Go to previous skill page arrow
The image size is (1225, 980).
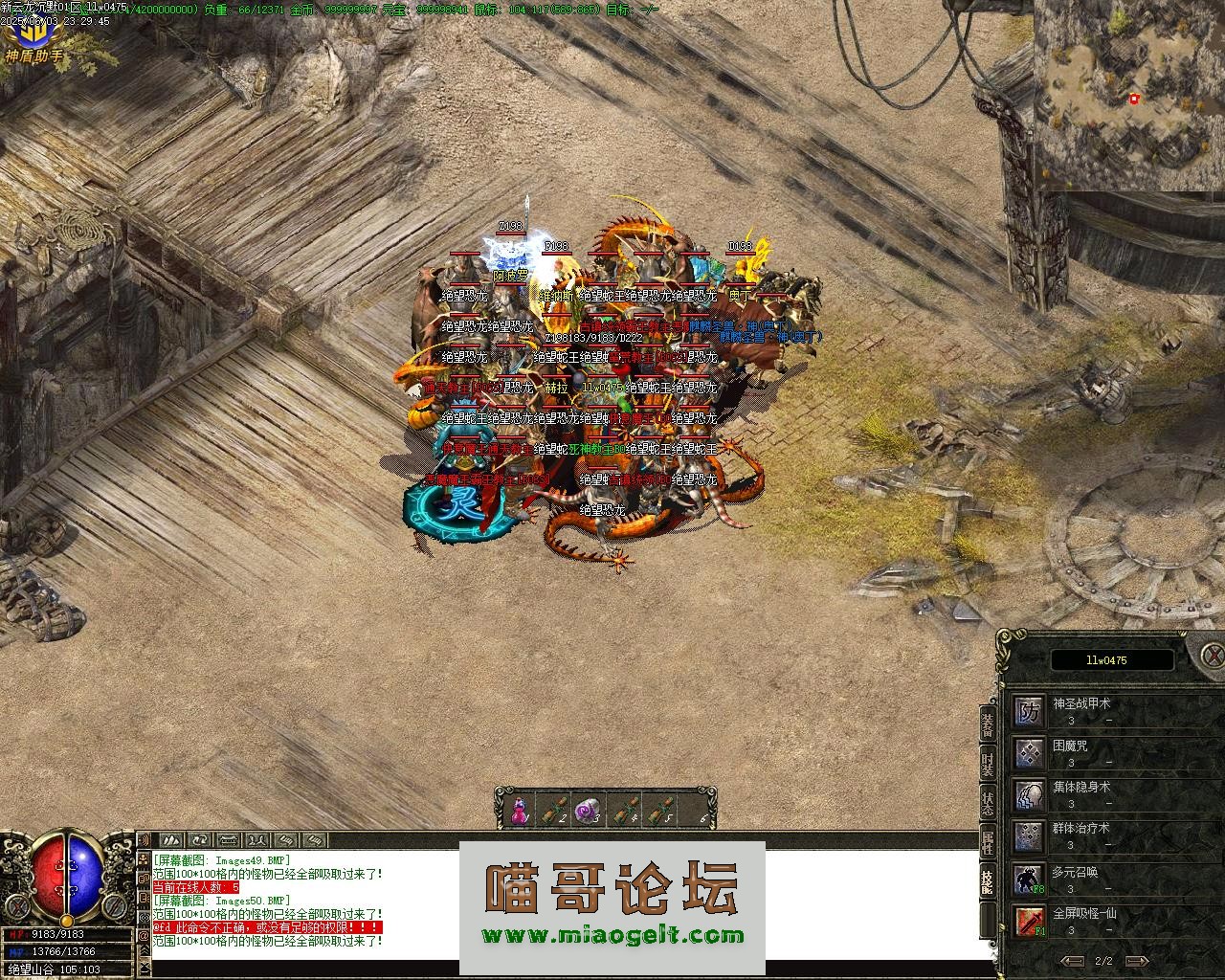[x=1075, y=961]
